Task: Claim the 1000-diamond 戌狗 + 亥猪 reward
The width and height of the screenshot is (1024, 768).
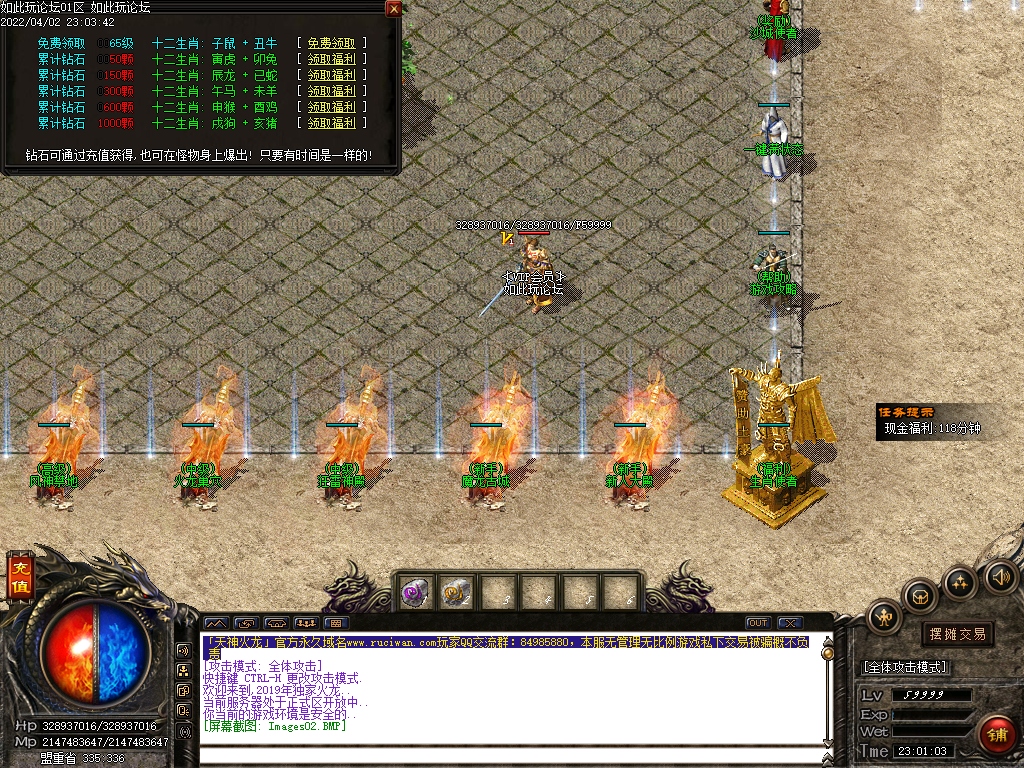Action: [x=331, y=123]
